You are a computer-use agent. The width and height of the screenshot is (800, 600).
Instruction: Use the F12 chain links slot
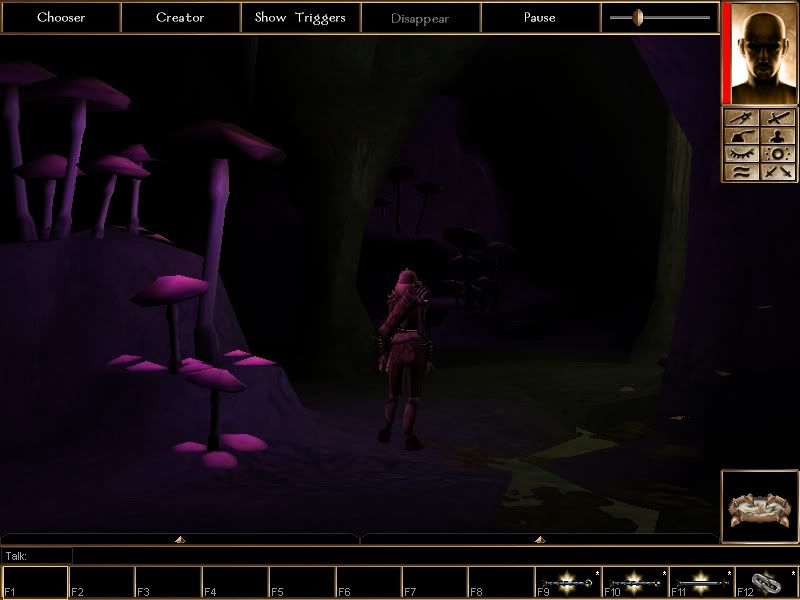tap(767, 582)
